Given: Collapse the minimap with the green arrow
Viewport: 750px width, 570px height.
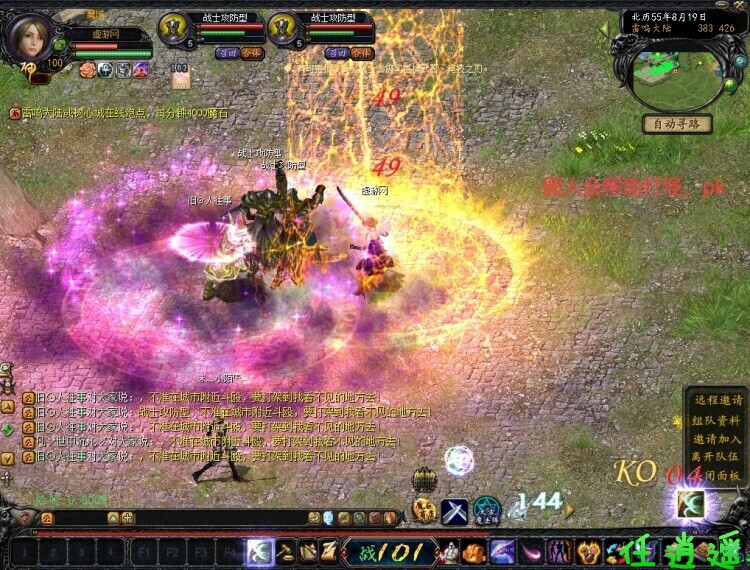Looking at the screenshot, I should (604, 29).
